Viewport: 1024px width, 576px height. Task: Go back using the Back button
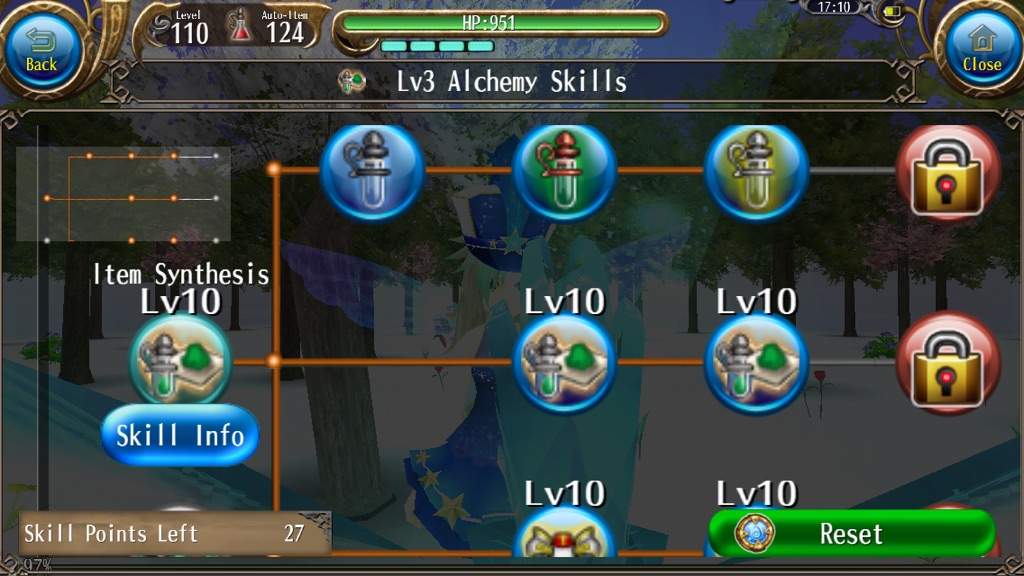point(42,49)
